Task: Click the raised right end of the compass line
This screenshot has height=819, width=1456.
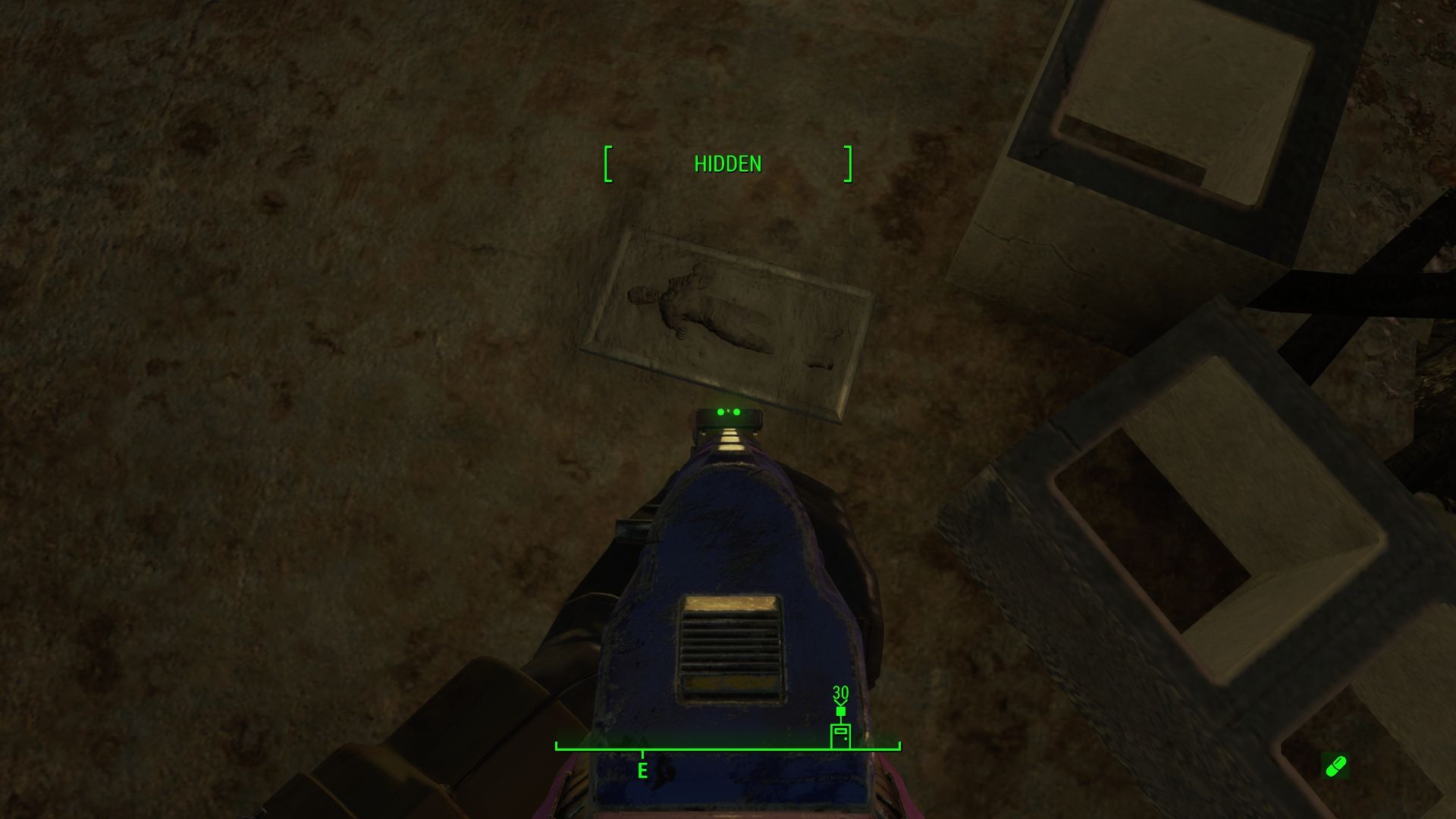Action: click(899, 745)
